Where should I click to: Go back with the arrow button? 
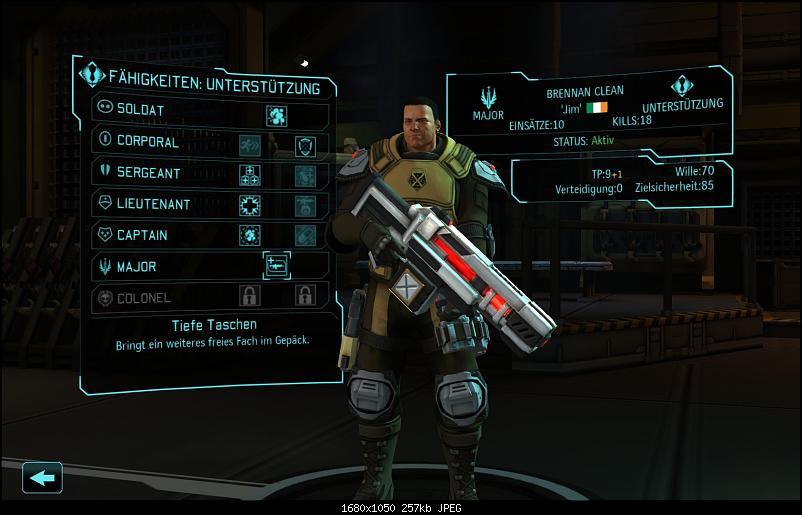(42, 477)
